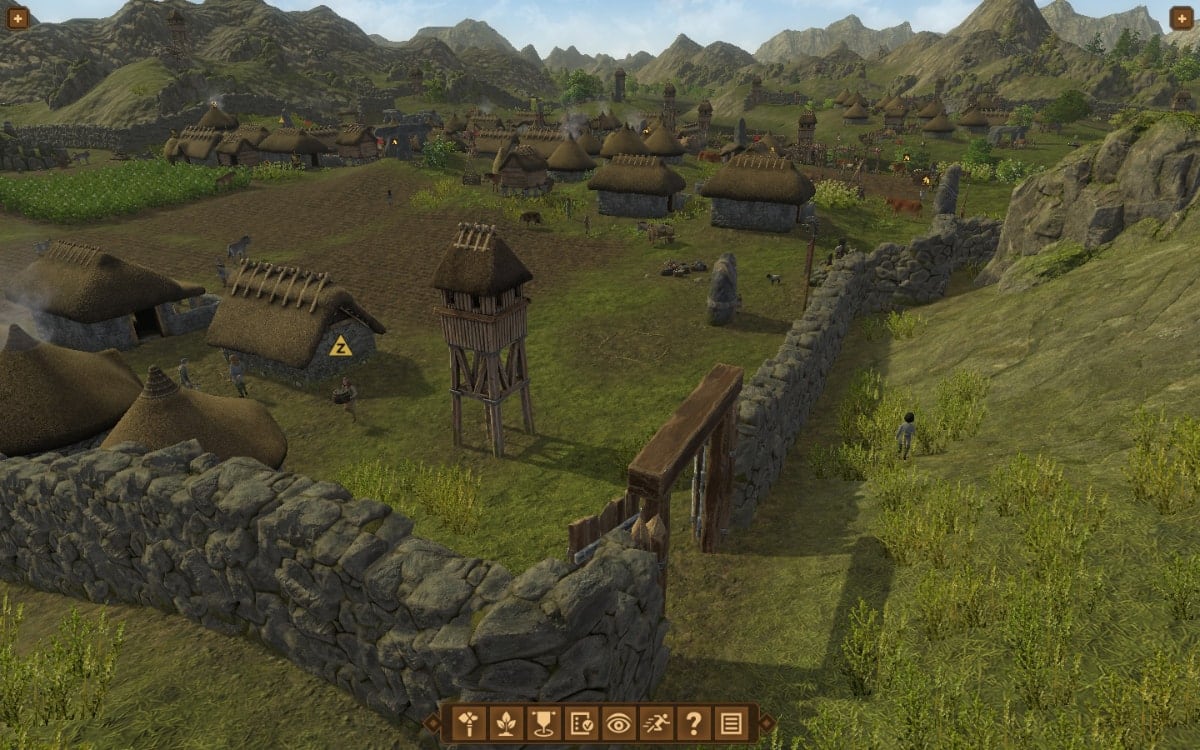The image size is (1200, 750).
Task: Open the checklist icon with the checkmark
Action: click(x=580, y=722)
